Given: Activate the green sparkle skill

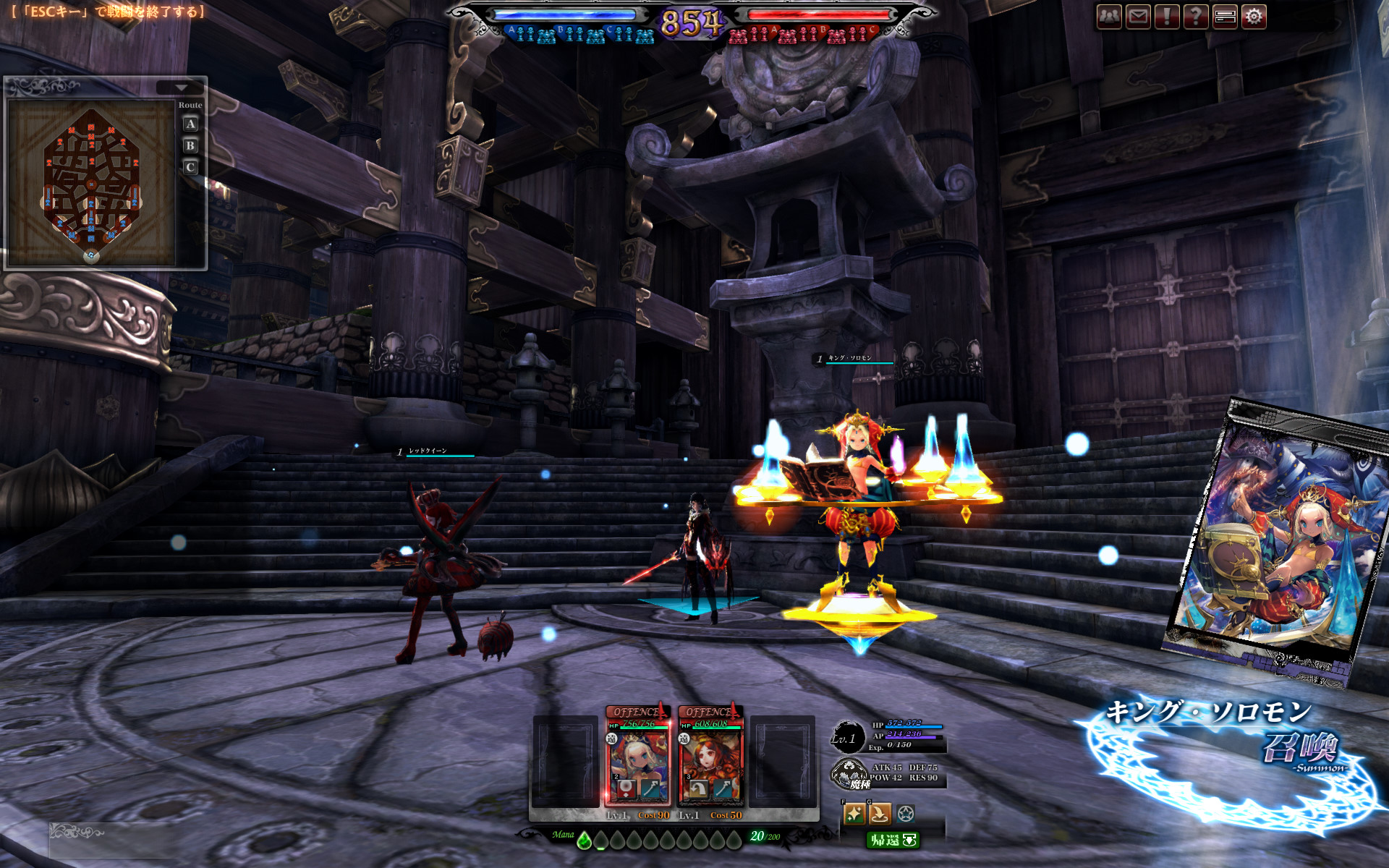Looking at the screenshot, I should click(854, 814).
